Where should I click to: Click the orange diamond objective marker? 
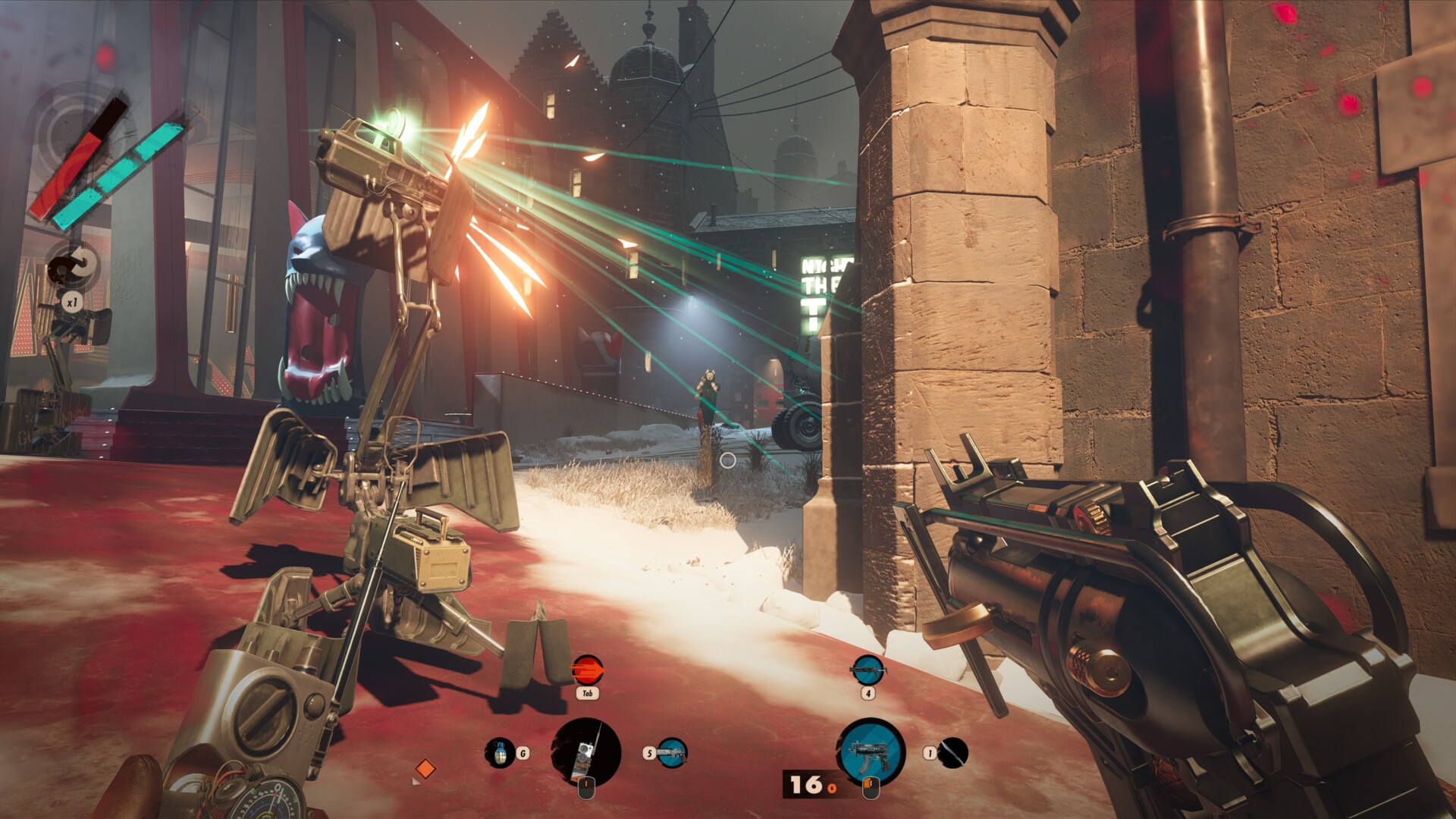click(425, 769)
